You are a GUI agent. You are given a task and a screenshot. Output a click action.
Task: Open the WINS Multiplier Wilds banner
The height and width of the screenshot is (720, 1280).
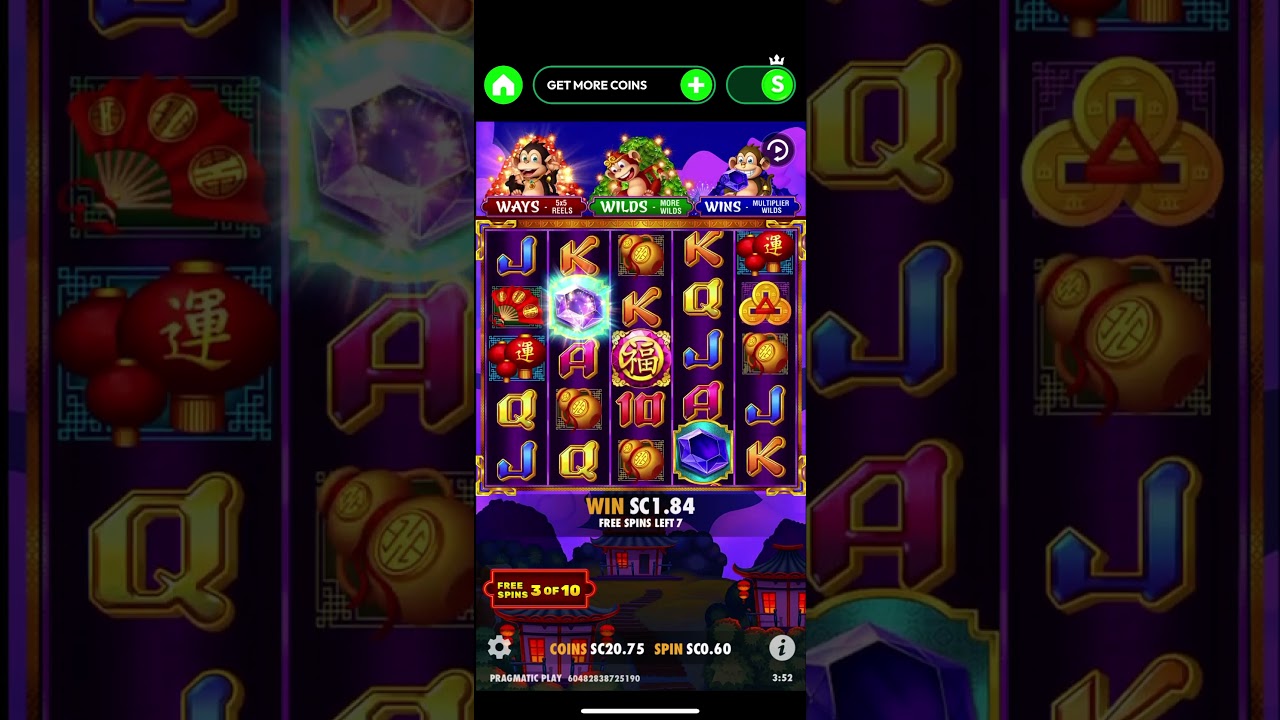click(747, 206)
